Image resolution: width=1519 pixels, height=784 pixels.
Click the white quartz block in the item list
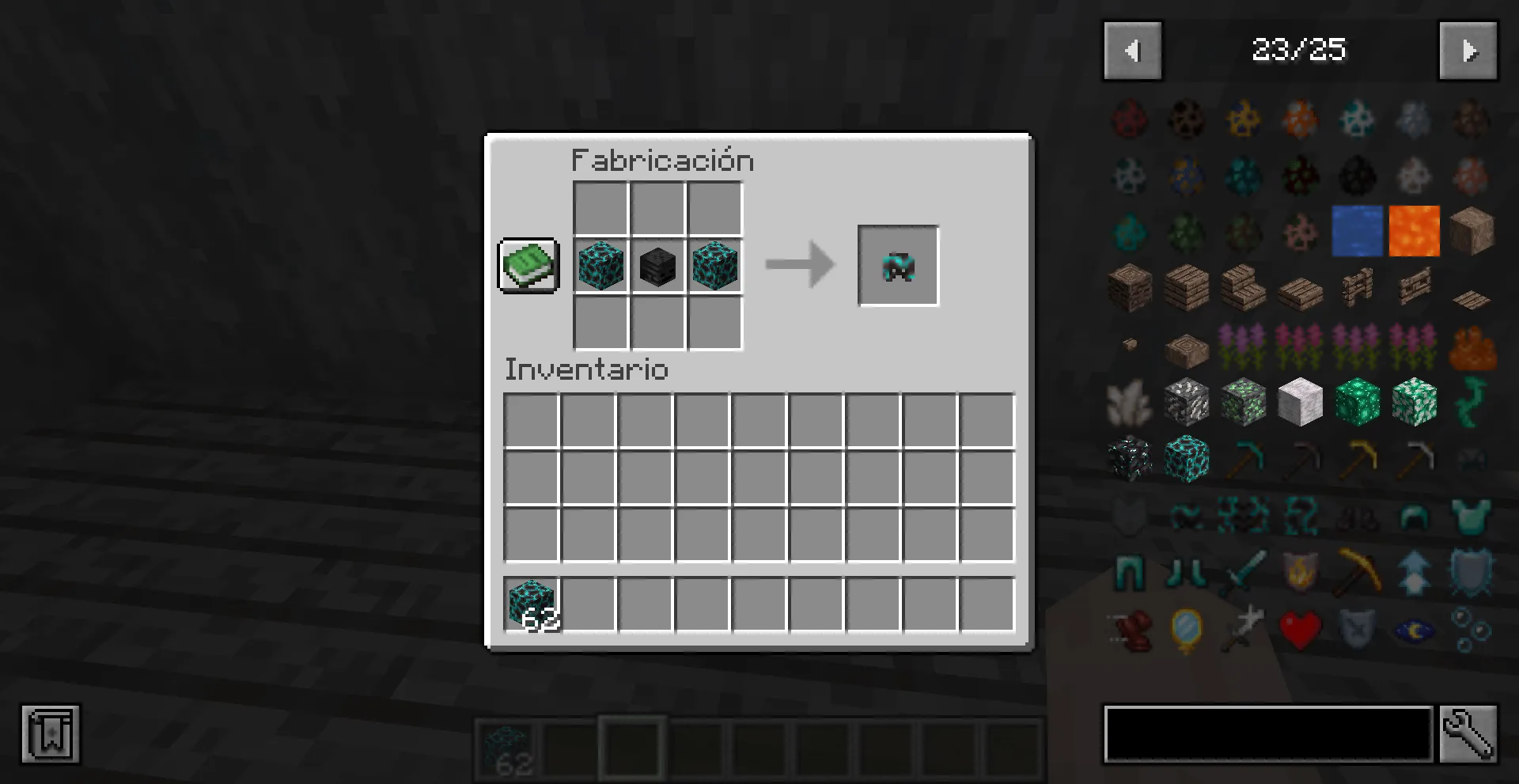point(1301,402)
